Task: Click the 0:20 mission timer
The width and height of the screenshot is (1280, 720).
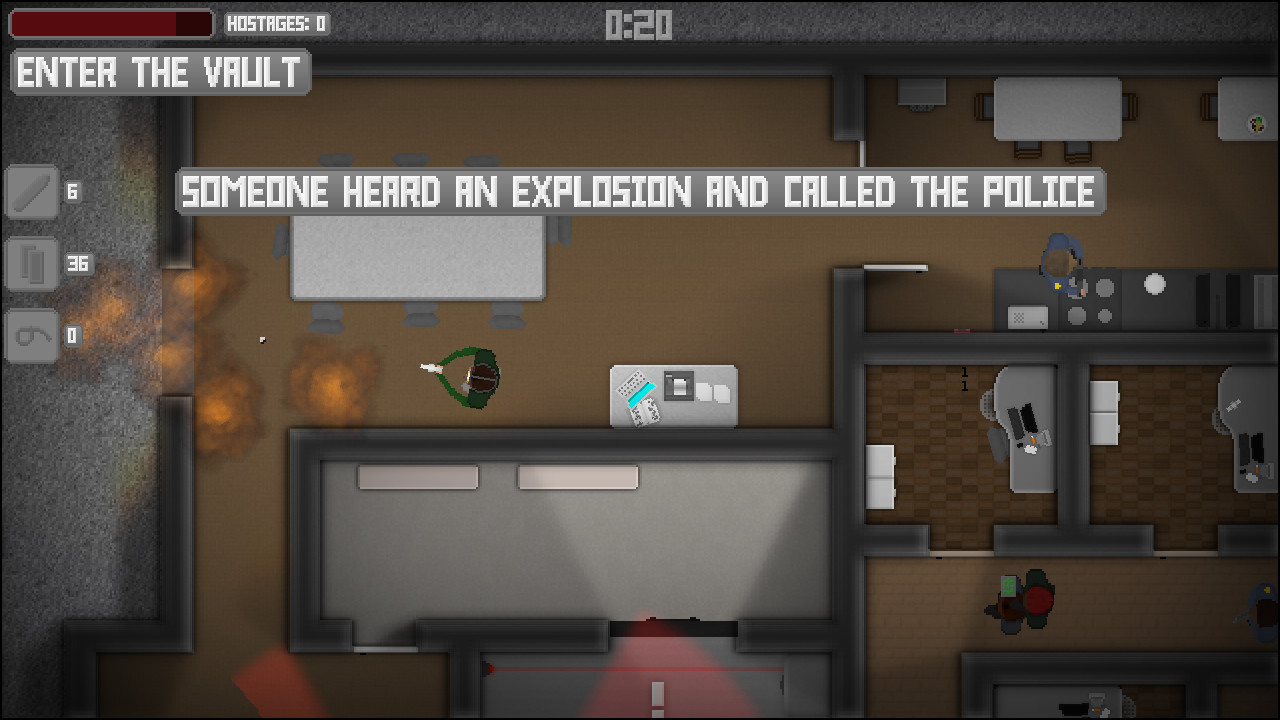Action: pos(640,23)
